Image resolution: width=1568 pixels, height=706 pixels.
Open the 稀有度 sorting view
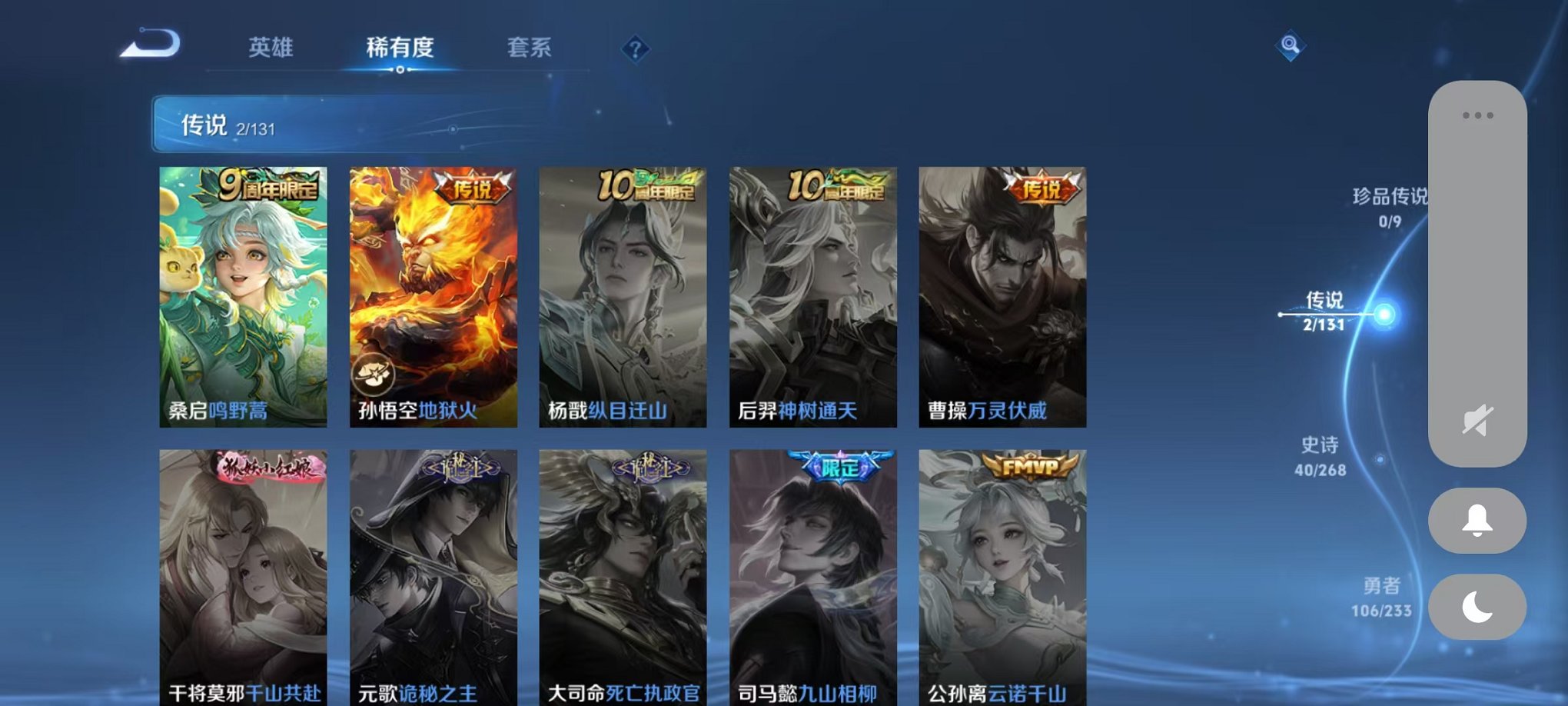(399, 48)
